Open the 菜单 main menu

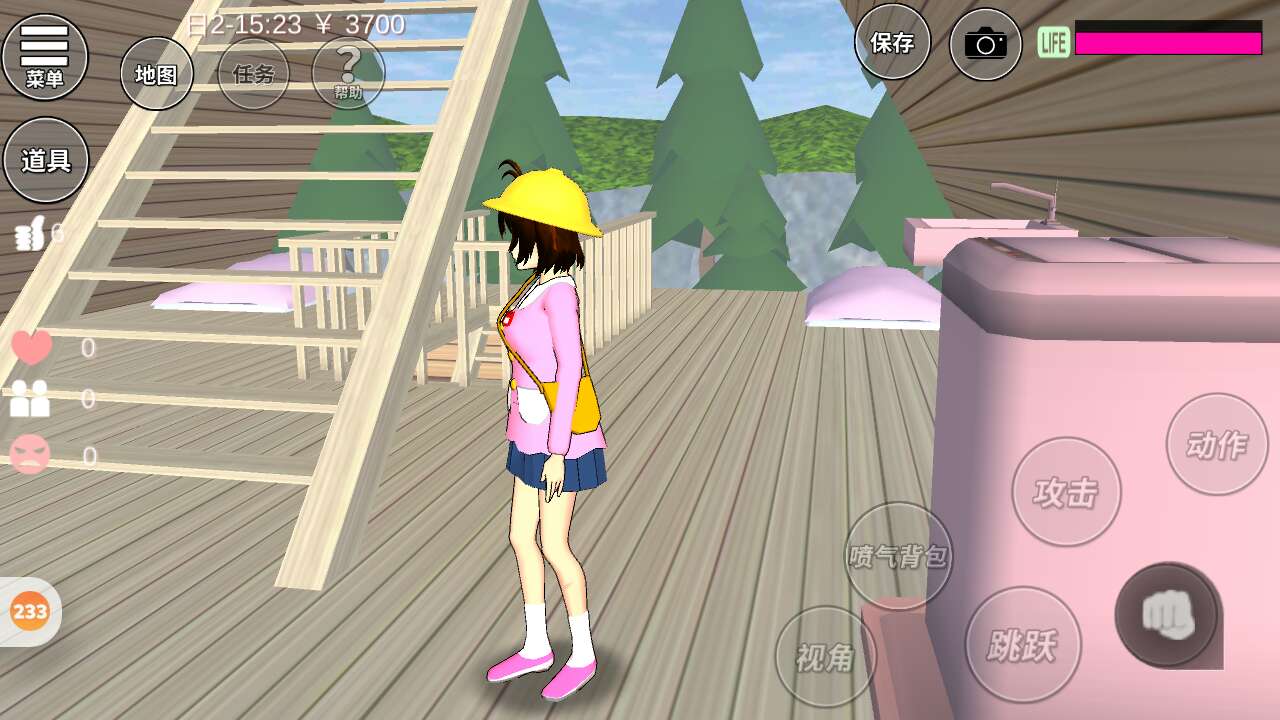point(45,56)
